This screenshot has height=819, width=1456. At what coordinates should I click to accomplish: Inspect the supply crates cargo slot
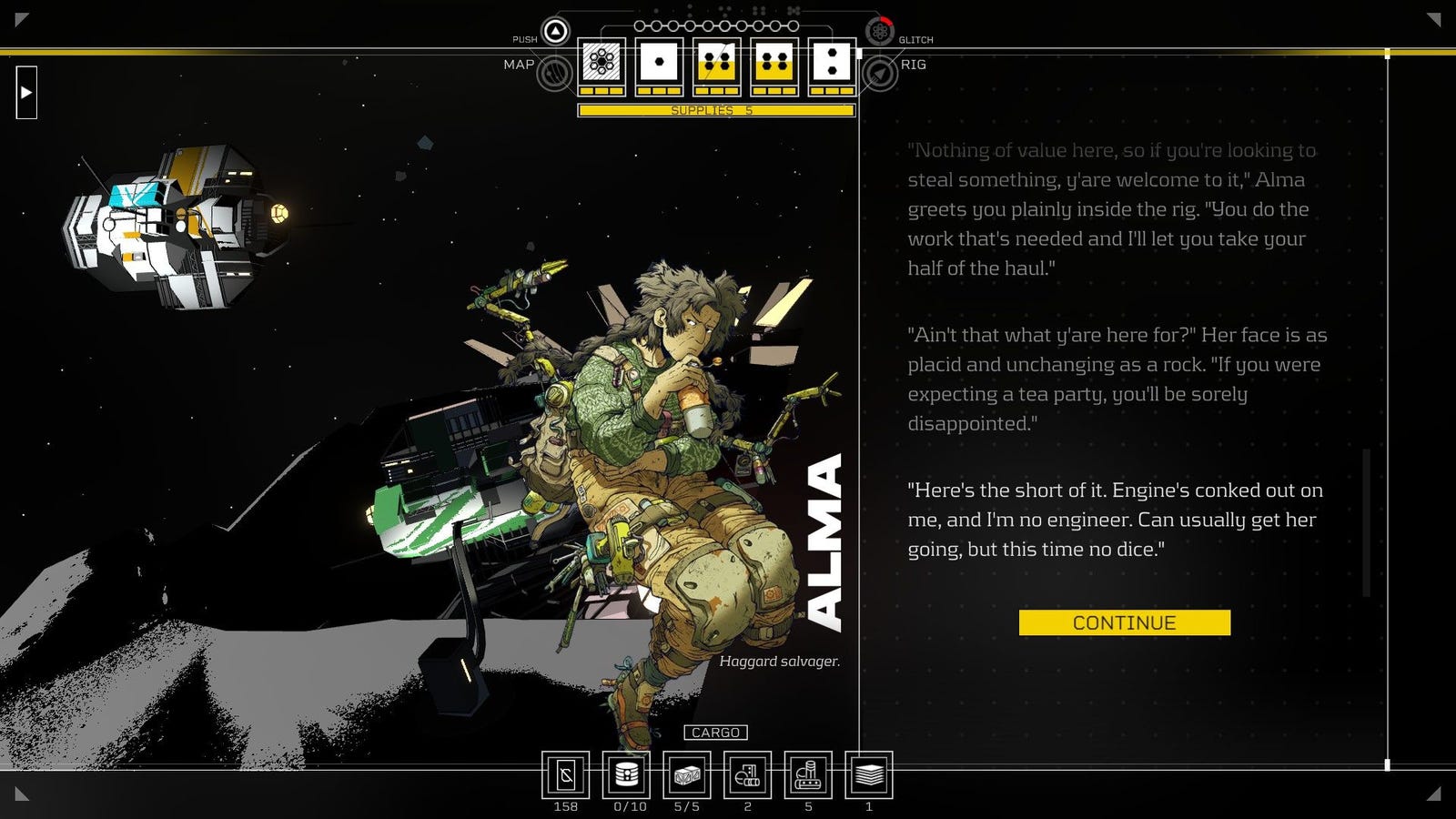(686, 775)
